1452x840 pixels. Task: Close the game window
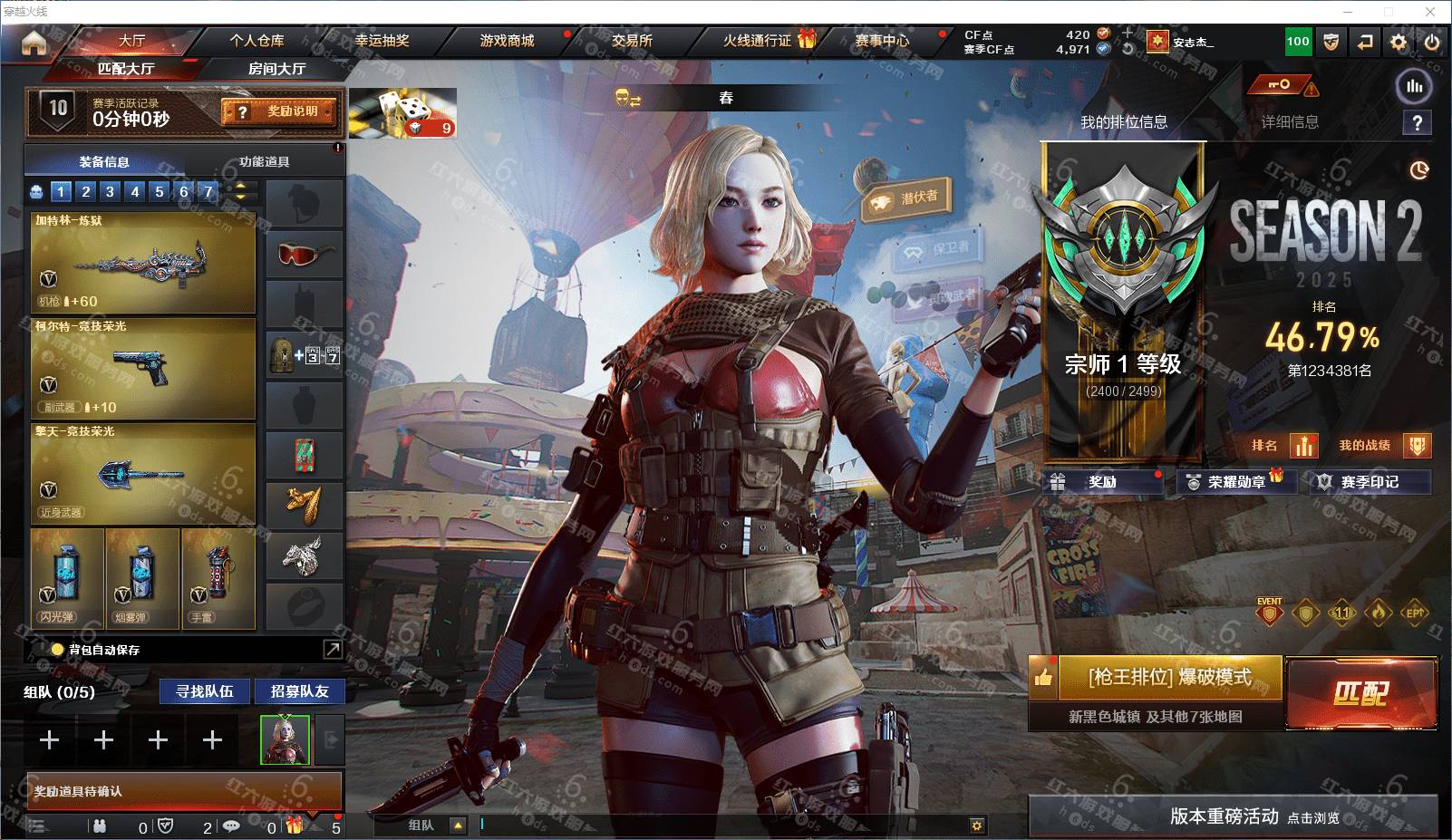(1430, 12)
